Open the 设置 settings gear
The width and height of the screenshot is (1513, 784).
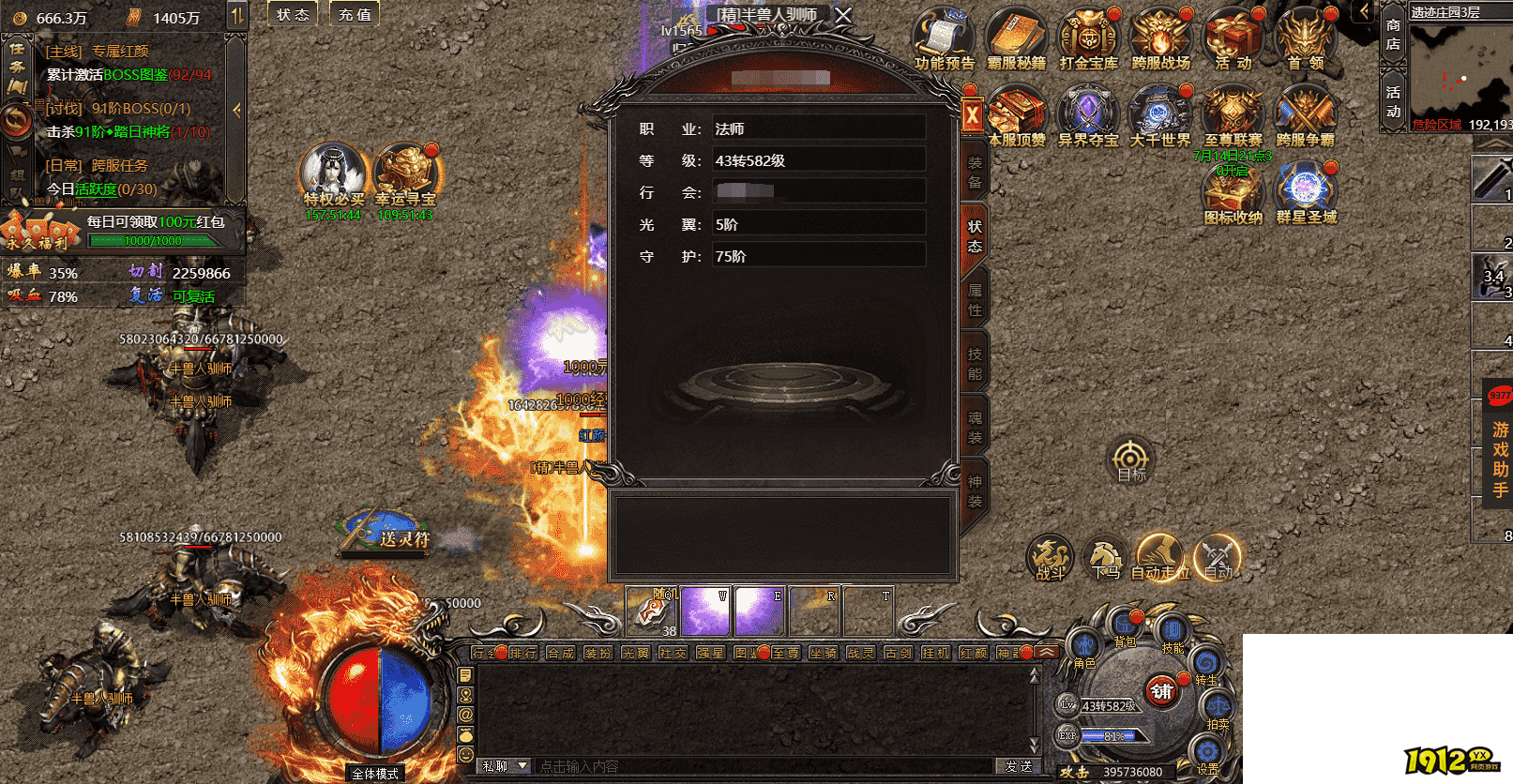click(x=1207, y=753)
